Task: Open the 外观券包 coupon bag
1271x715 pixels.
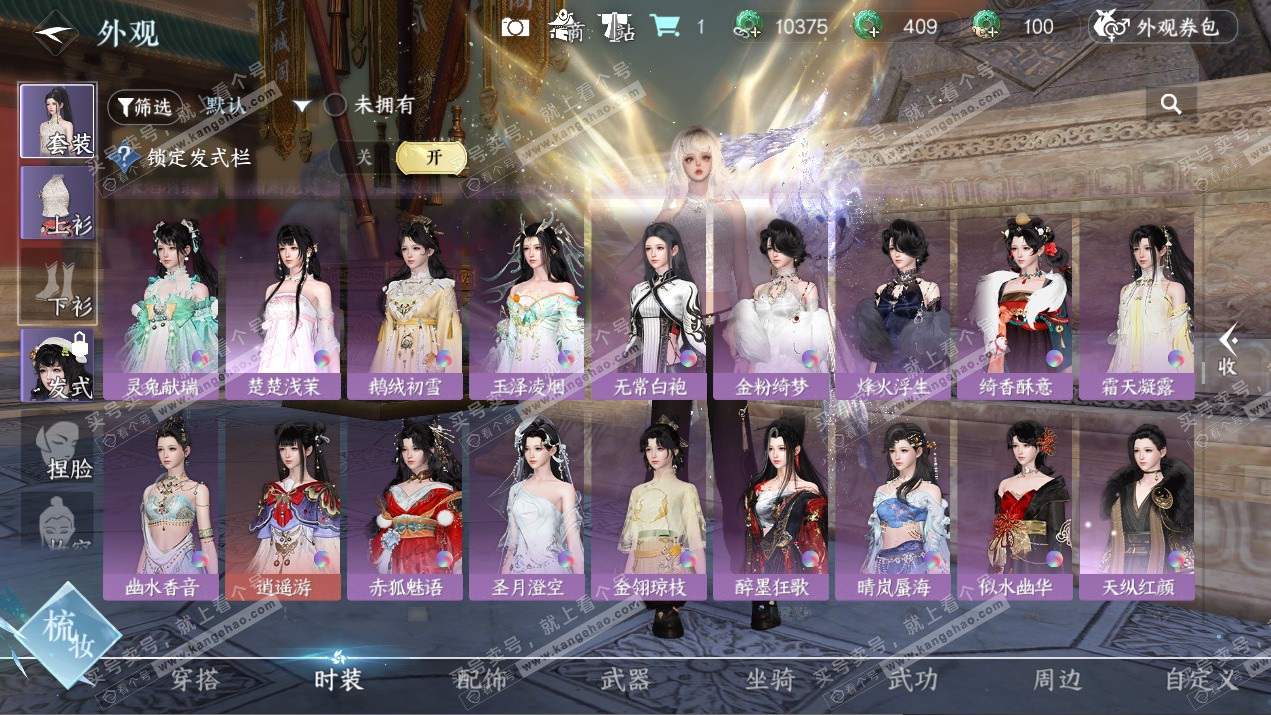Action: (x=1162, y=27)
